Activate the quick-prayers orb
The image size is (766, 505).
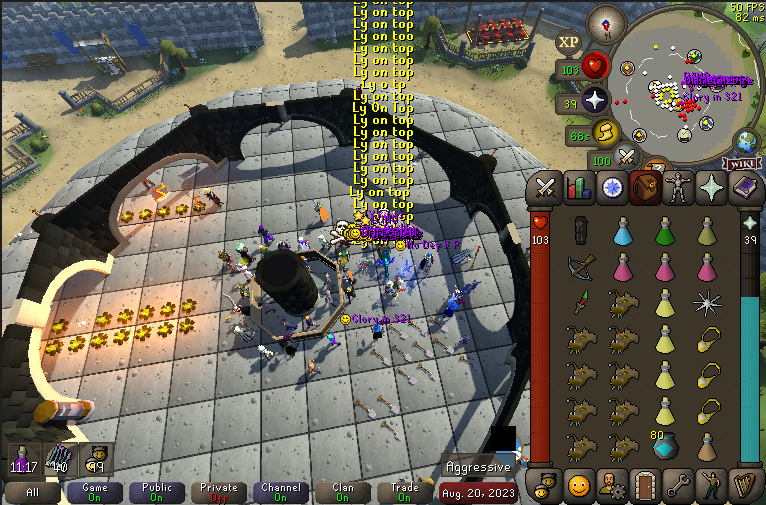[597, 100]
